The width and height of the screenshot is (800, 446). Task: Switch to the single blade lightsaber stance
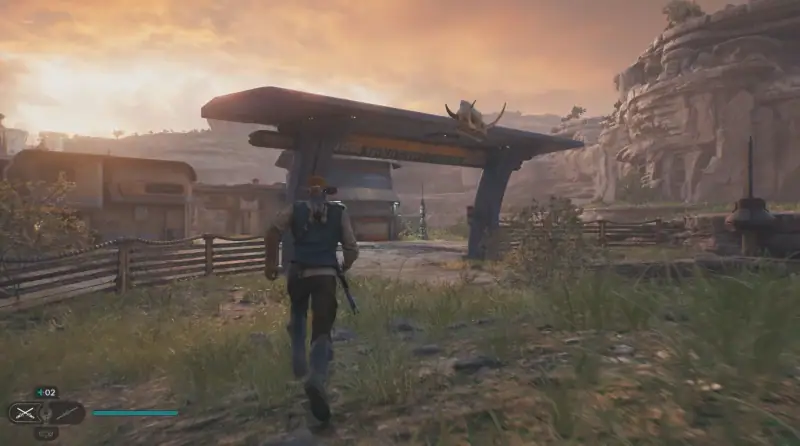68,412
